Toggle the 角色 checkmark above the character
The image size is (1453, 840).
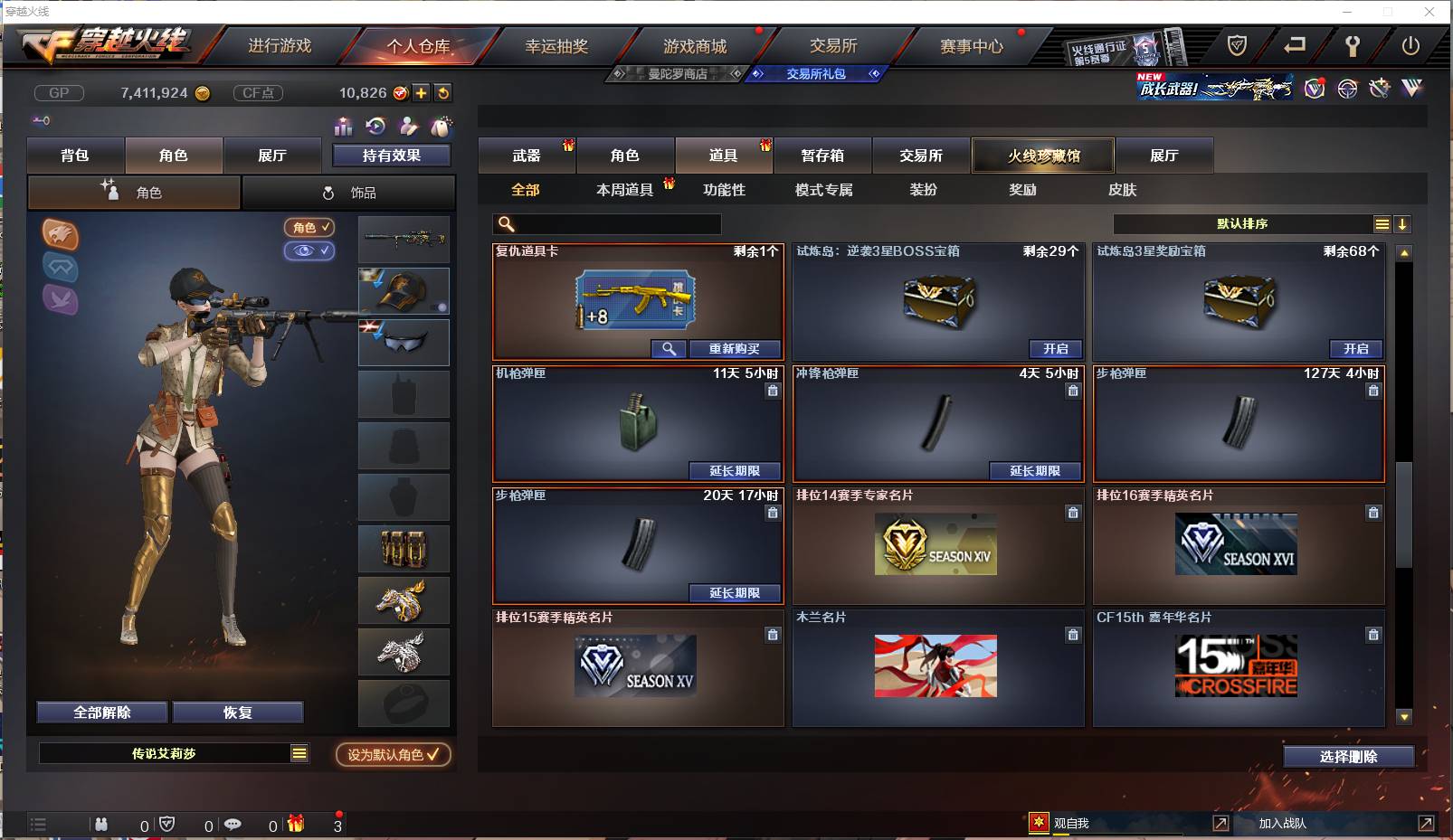pos(309,228)
